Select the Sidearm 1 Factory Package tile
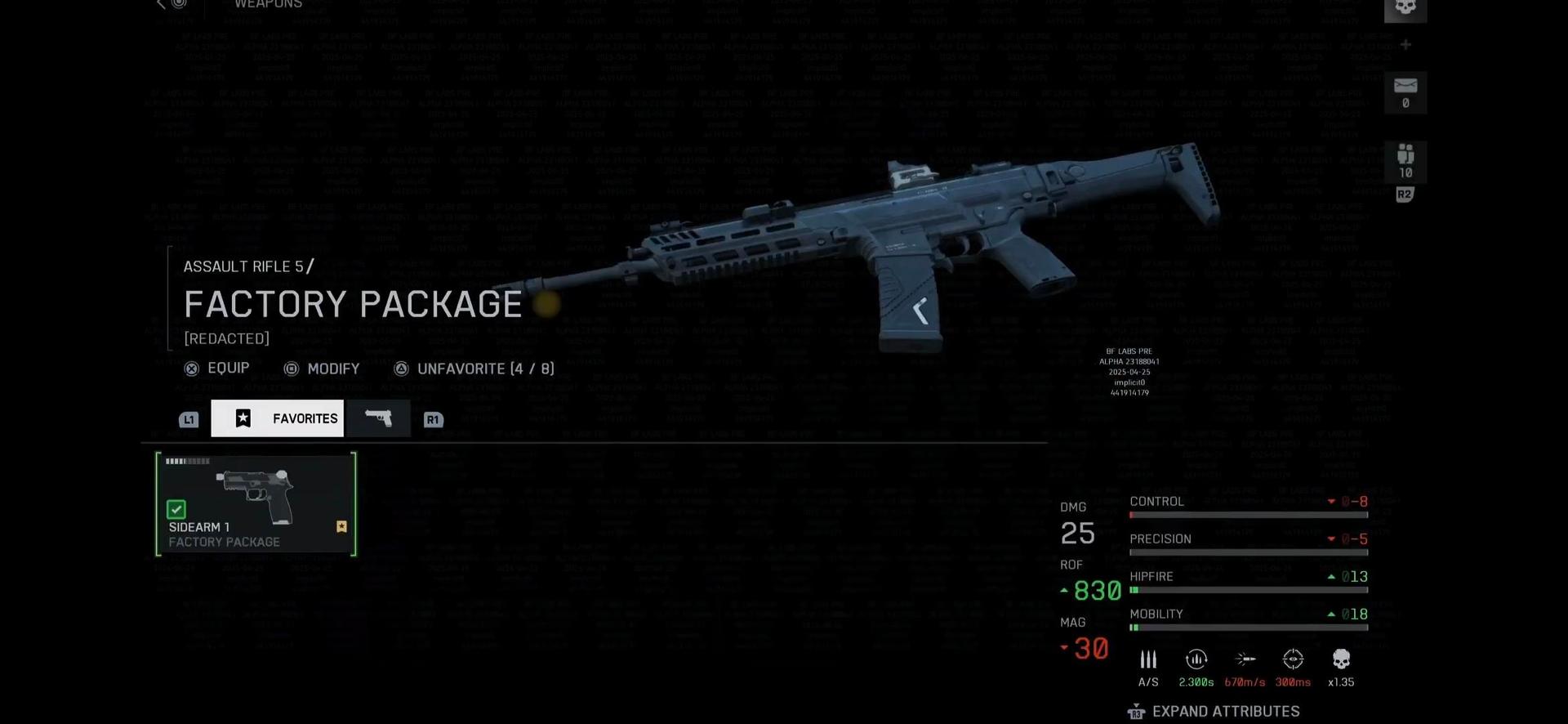Image resolution: width=1568 pixels, height=724 pixels. pos(256,504)
